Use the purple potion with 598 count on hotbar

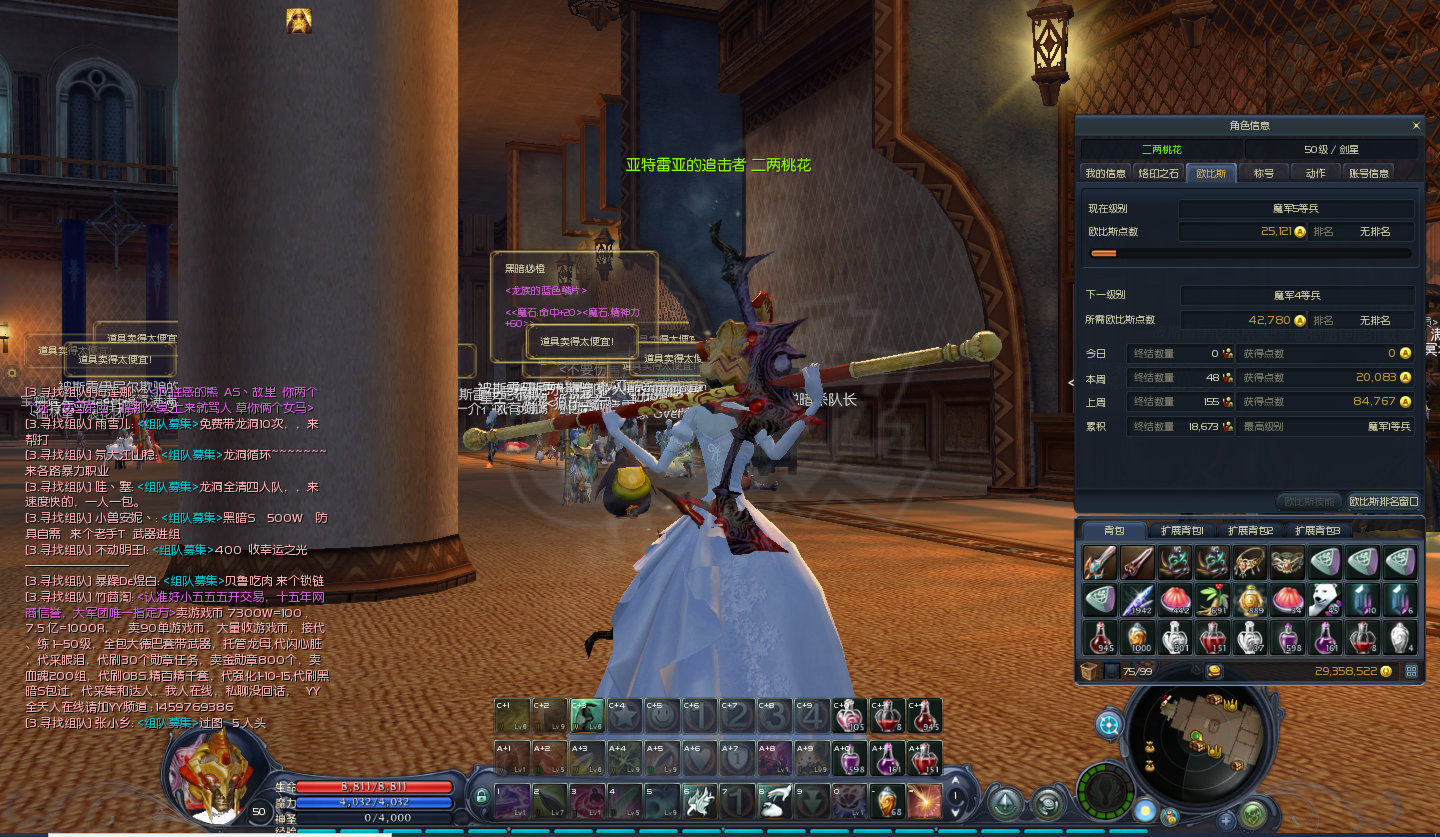pos(848,759)
